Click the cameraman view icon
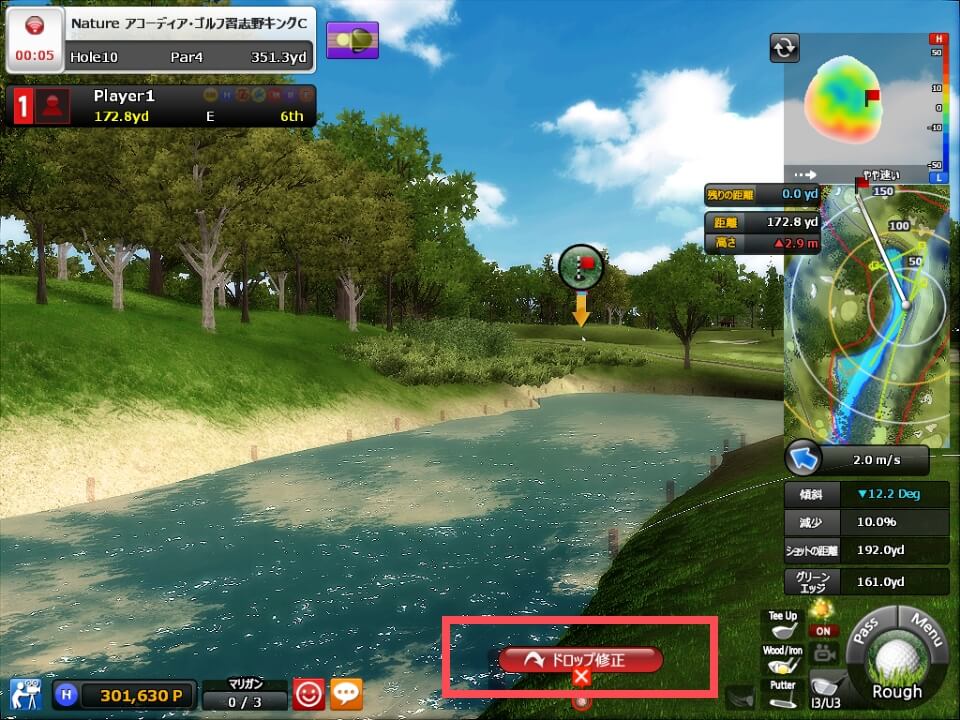This screenshot has width=960, height=720. click(x=24, y=693)
